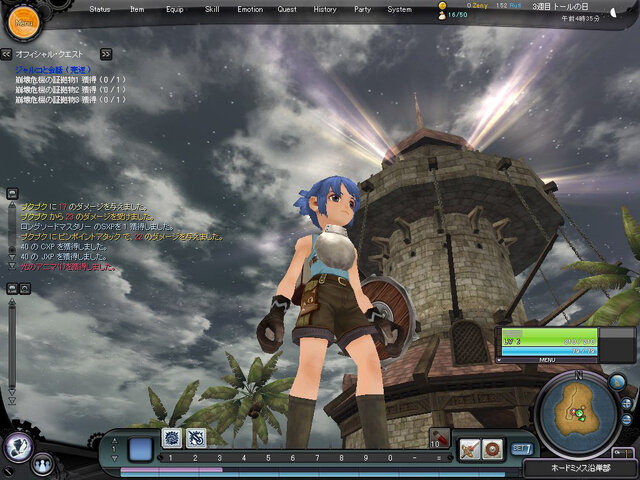
Task: Open the System menu
Action: (x=399, y=9)
